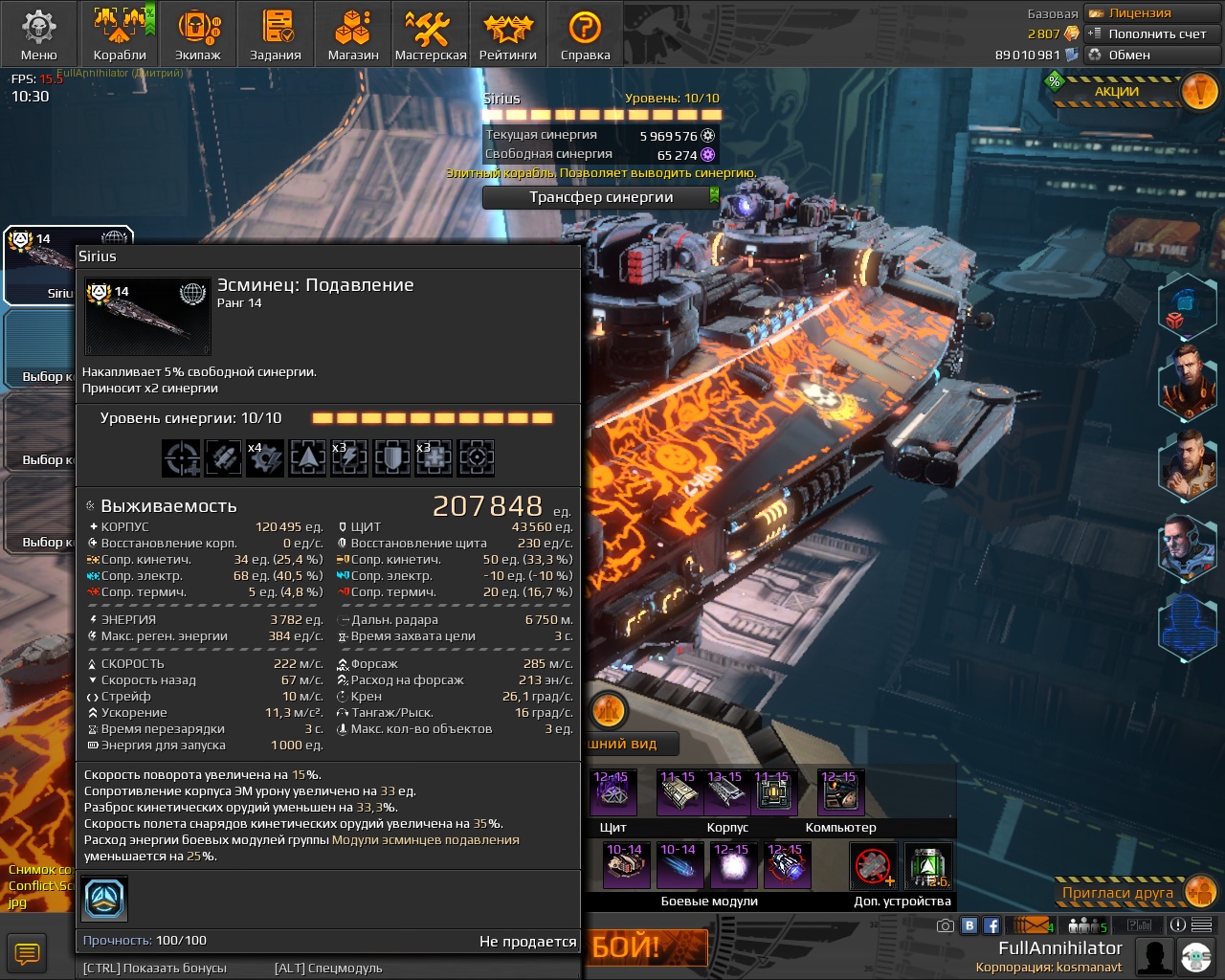Go to the Экипаж crew screen
This screenshot has height=980, width=1225.
198,33
